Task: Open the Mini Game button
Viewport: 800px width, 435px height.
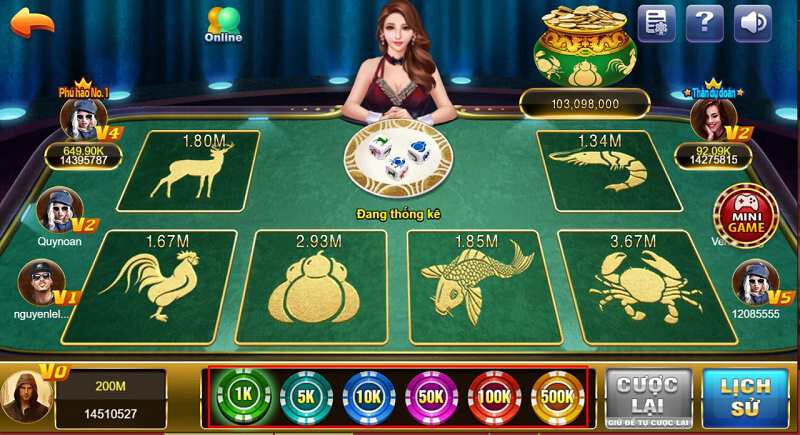Action: coord(745,215)
